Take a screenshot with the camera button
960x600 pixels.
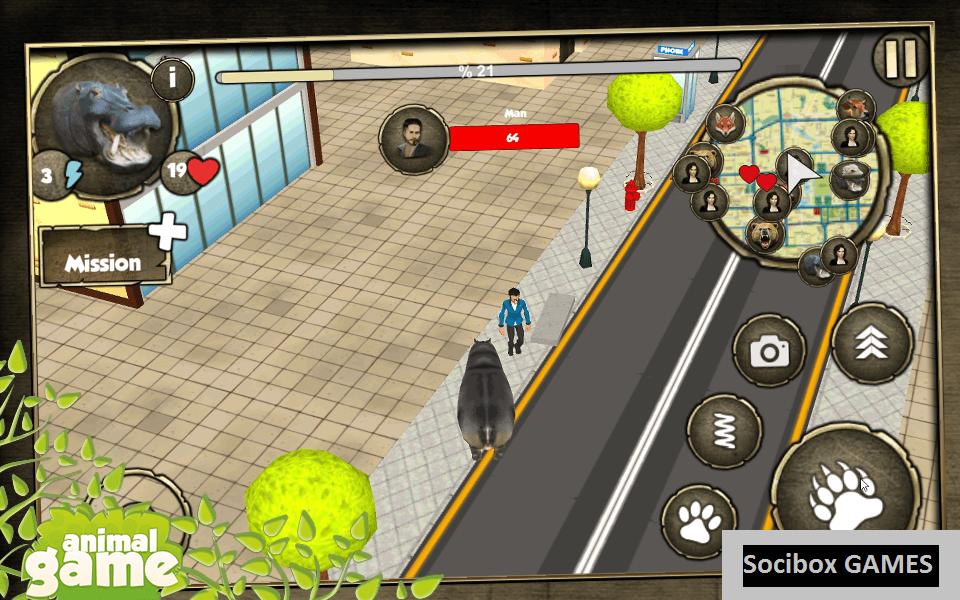(x=769, y=350)
